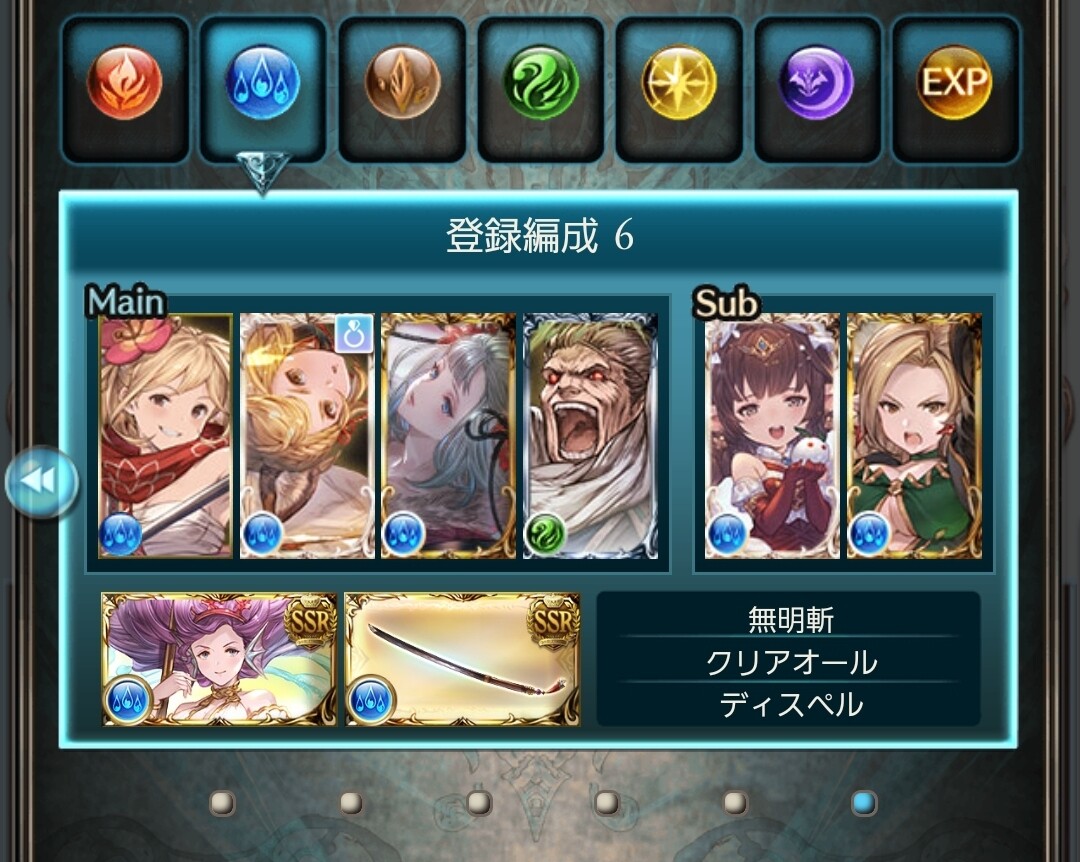The image size is (1080, 862).
Task: Select the SSR katana weapon card
Action: pyautogui.click(x=462, y=659)
